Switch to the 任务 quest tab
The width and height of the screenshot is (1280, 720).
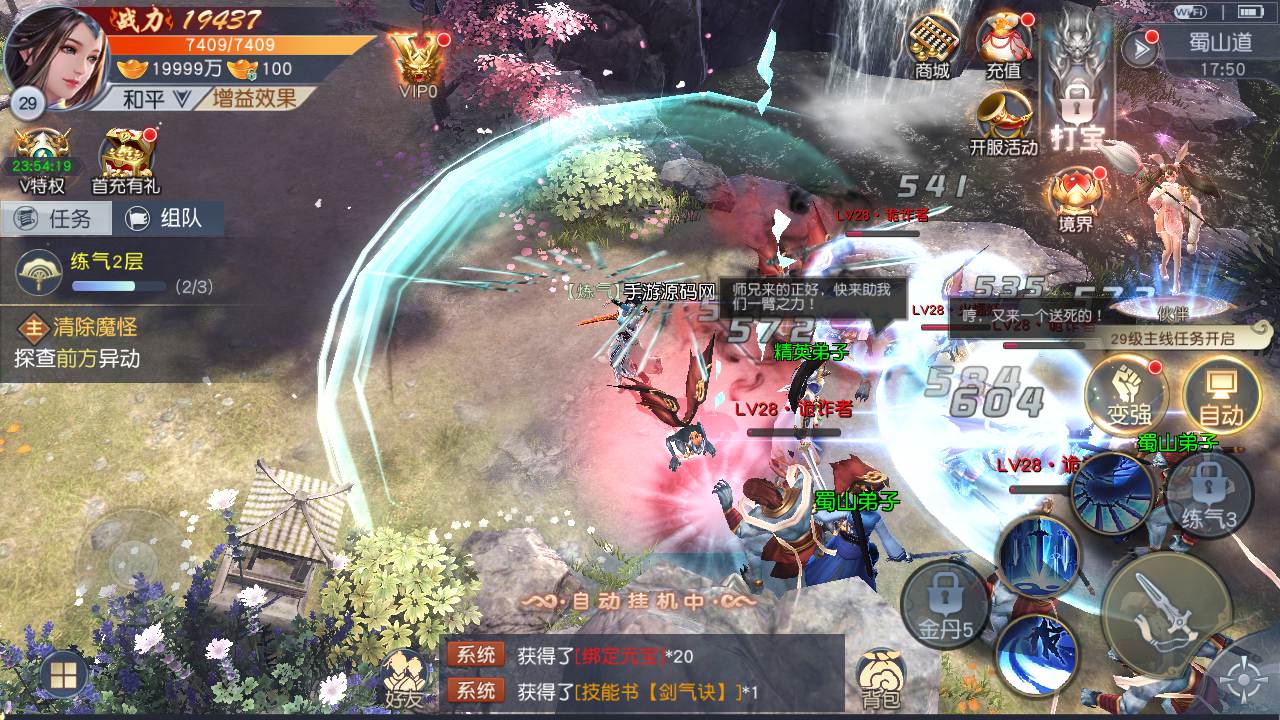click(57, 218)
